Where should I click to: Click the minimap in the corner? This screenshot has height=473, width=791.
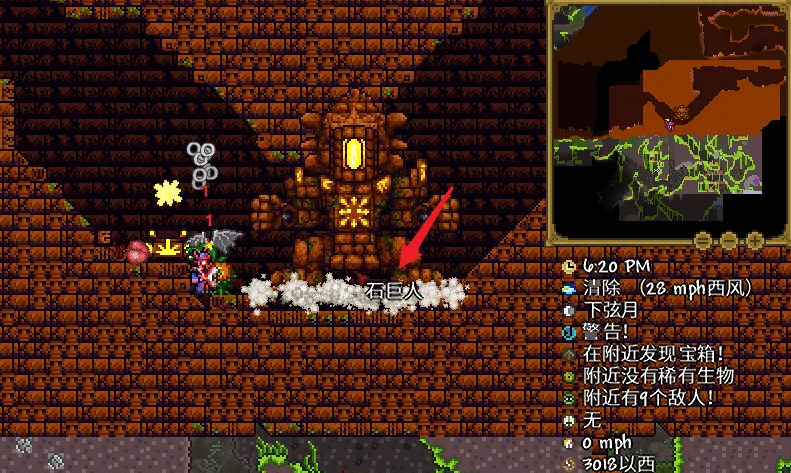667,120
